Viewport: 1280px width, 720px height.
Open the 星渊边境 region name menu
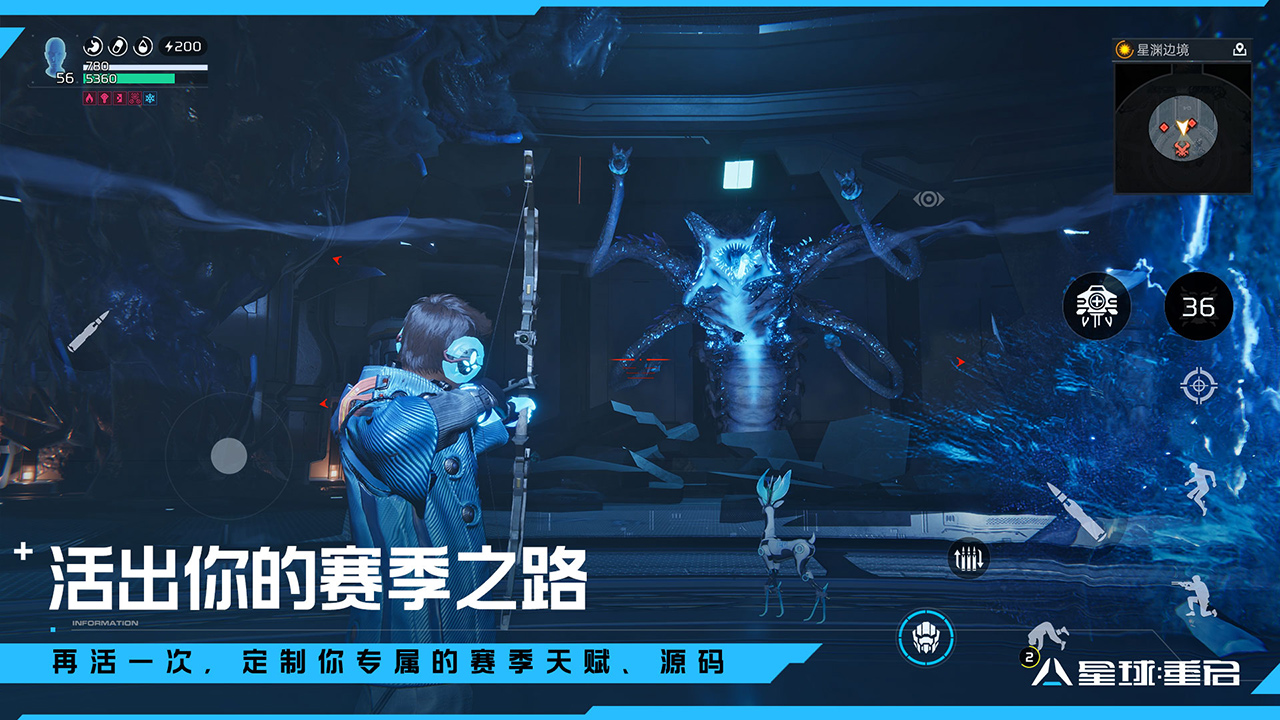(1164, 50)
